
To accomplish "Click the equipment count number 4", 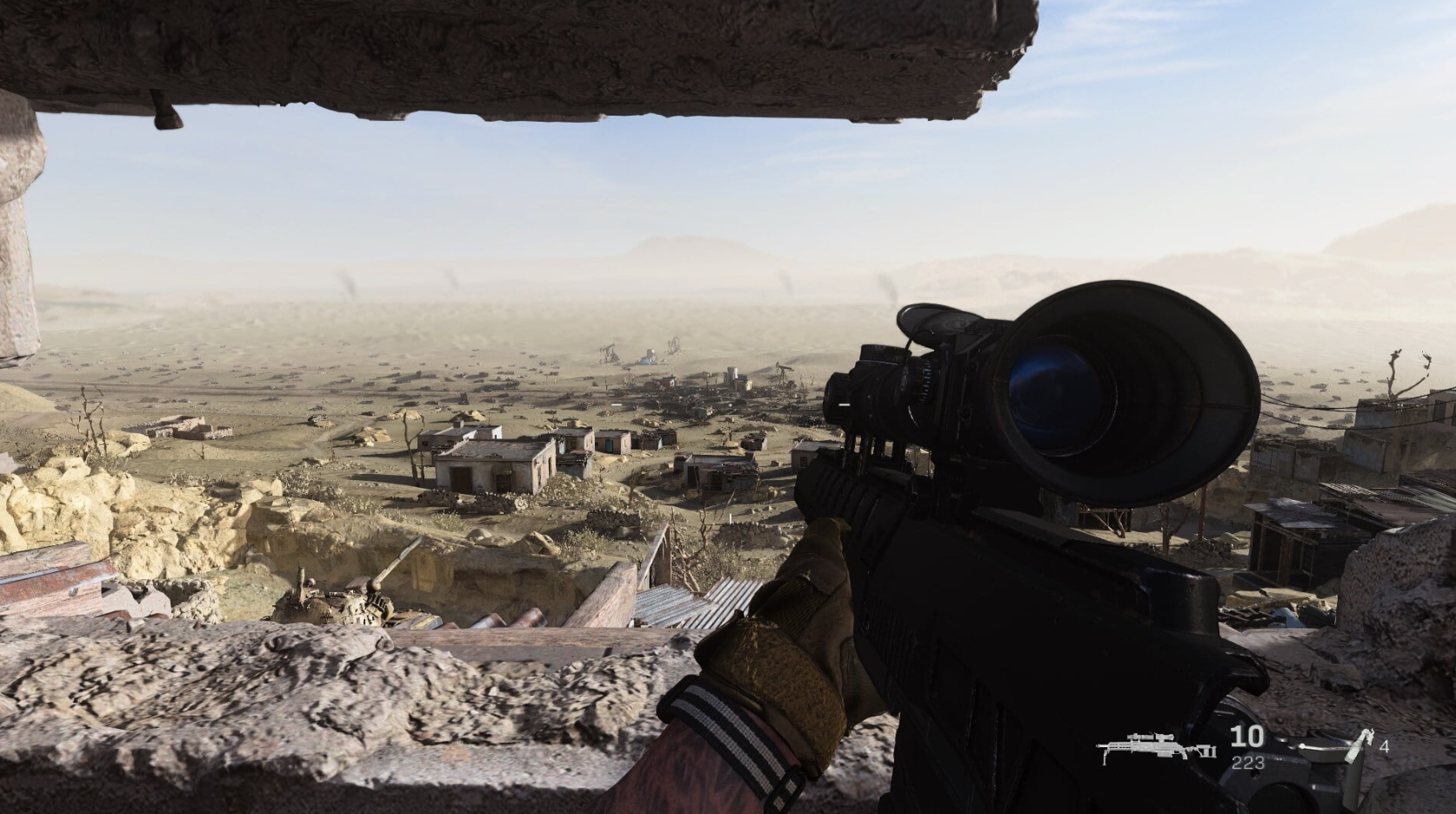I will point(1386,745).
